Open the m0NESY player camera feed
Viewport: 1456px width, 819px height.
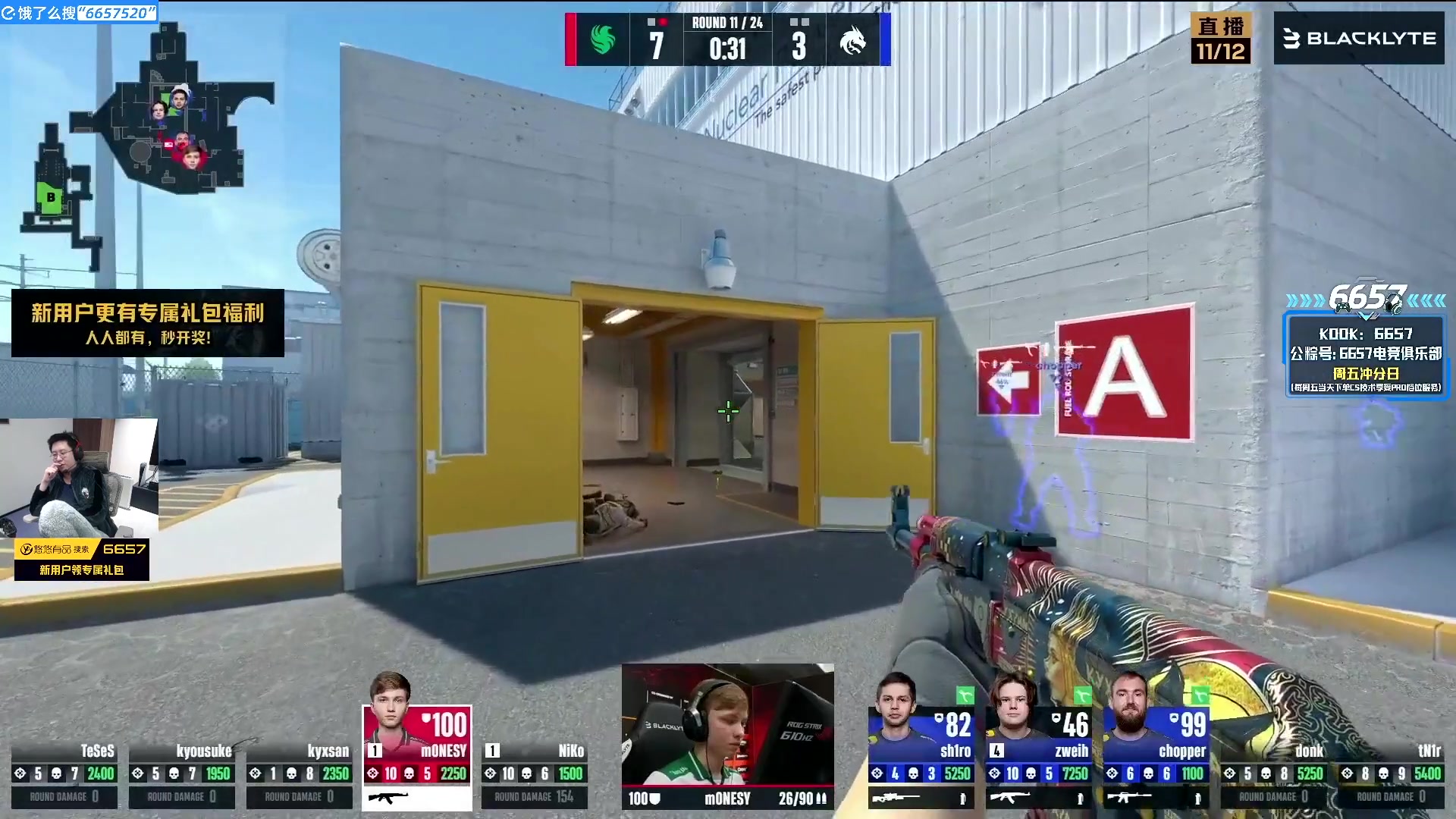[x=727, y=728]
